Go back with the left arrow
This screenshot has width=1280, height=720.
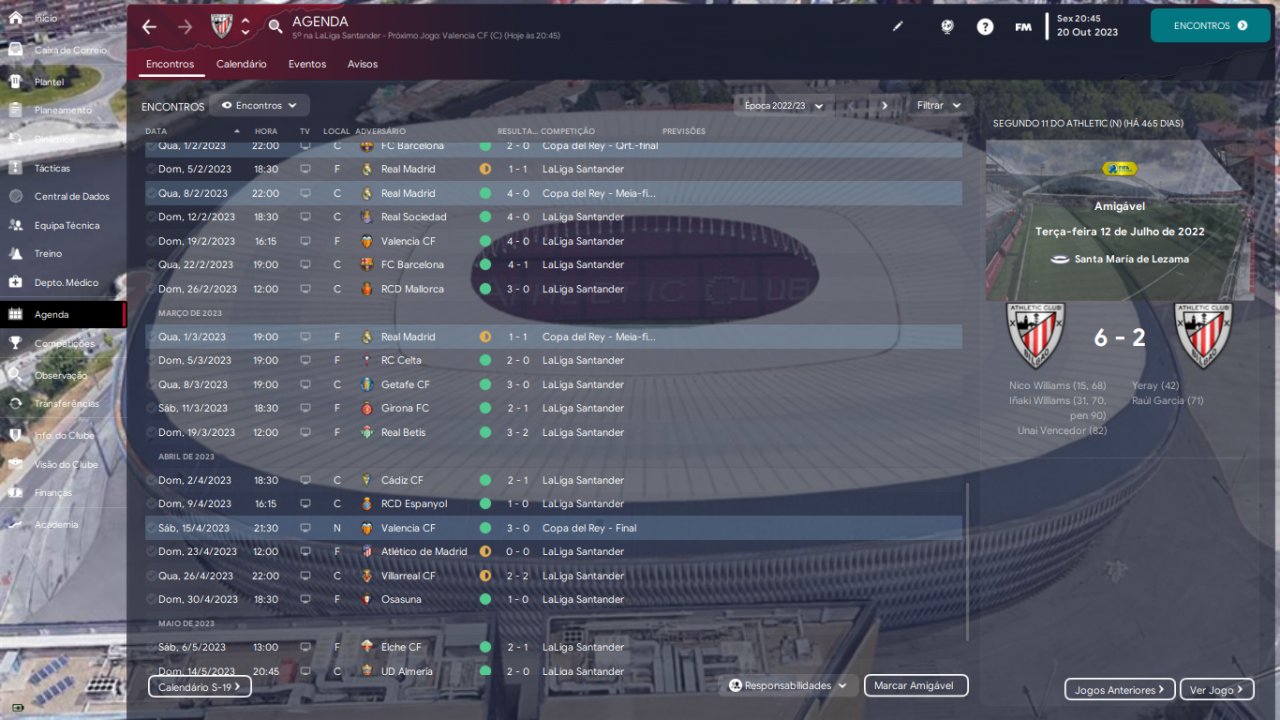149,27
